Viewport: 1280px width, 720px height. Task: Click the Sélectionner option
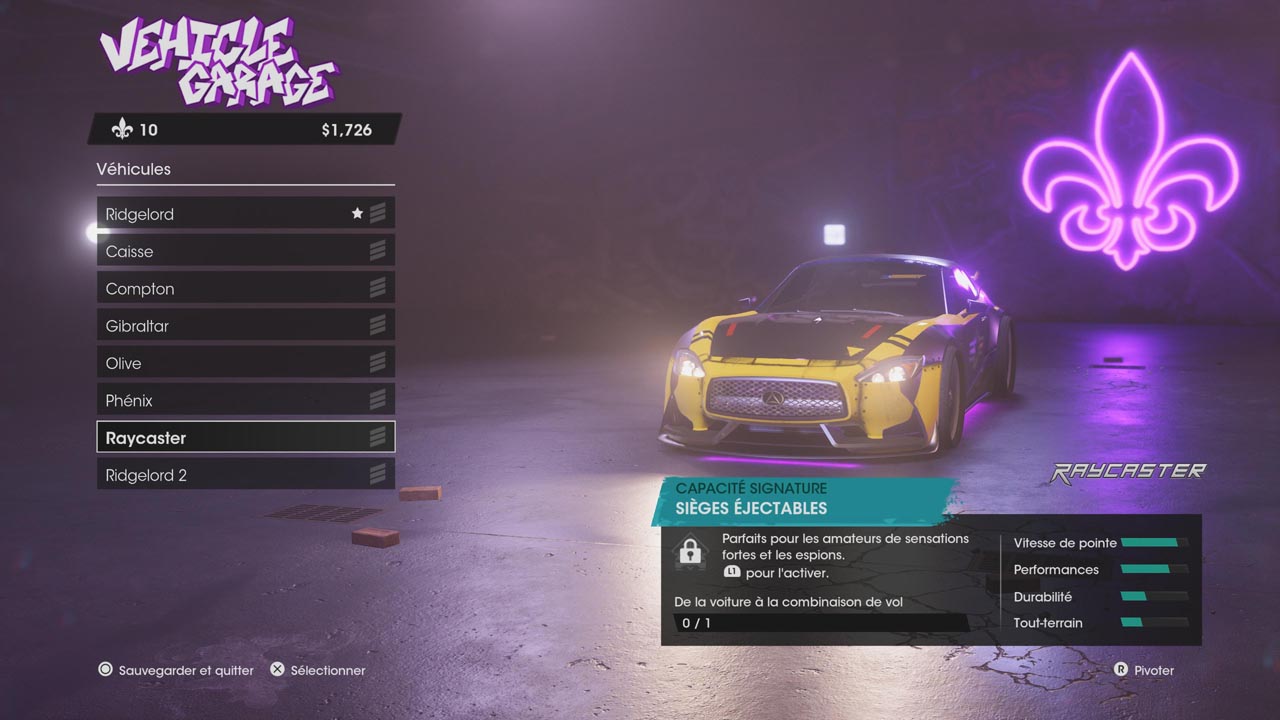tap(319, 670)
